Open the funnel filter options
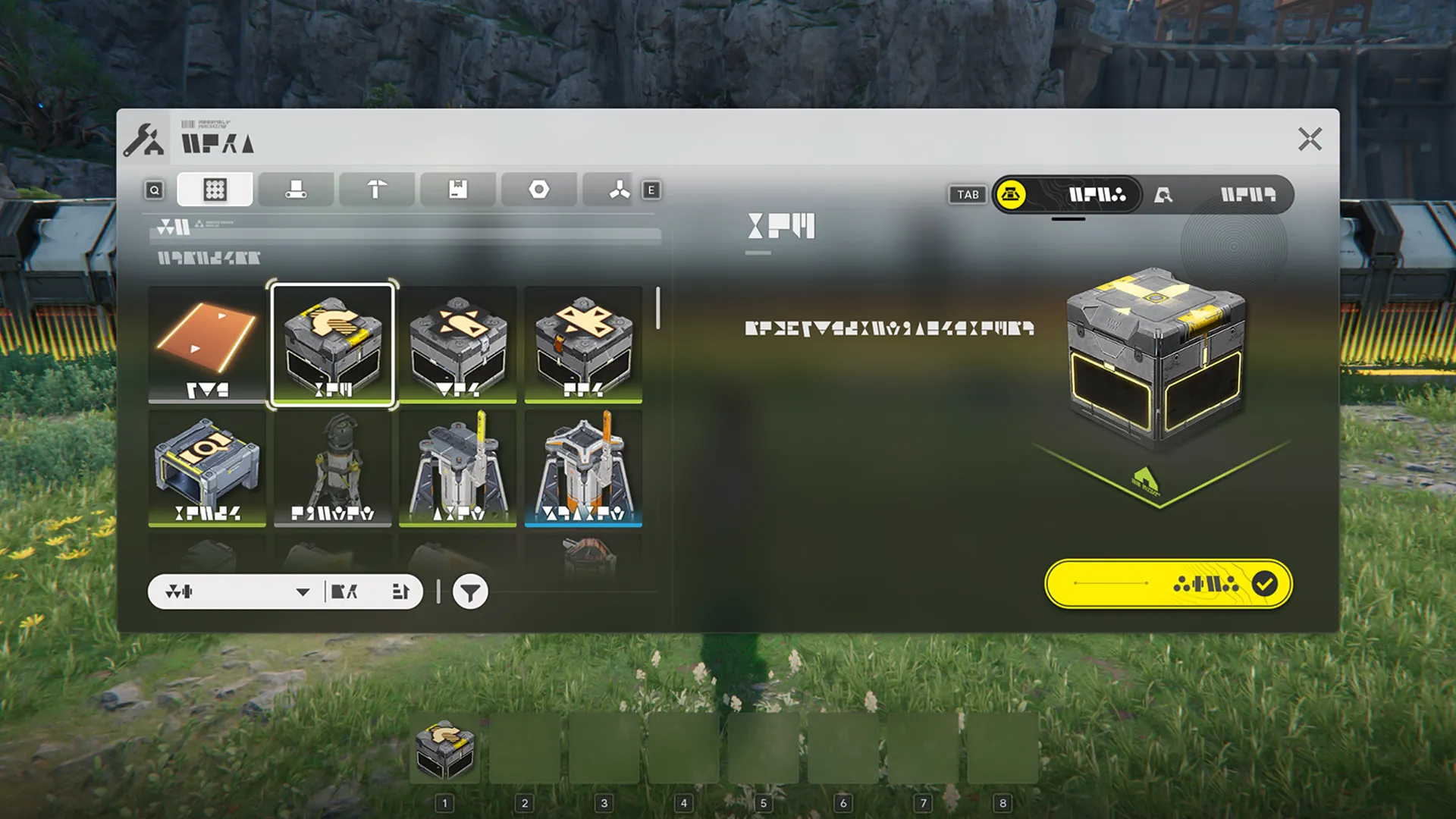 [x=470, y=592]
